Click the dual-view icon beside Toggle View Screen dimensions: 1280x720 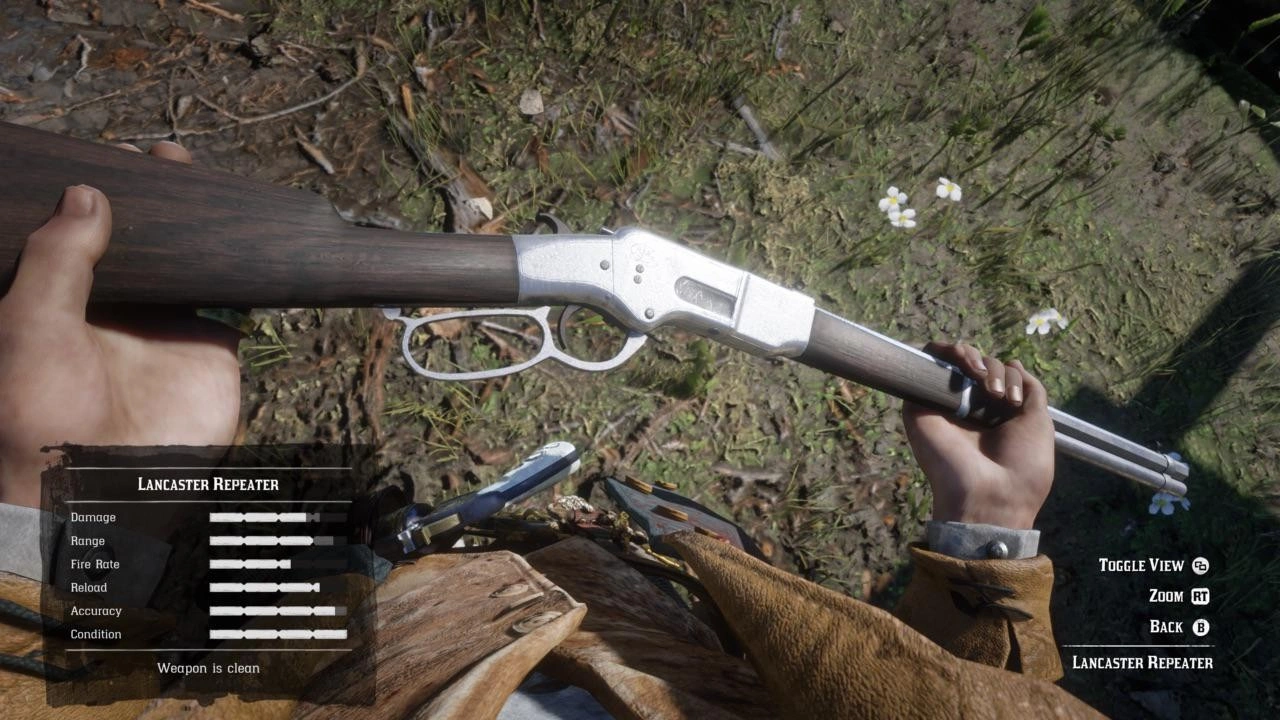pyautogui.click(x=1202, y=565)
